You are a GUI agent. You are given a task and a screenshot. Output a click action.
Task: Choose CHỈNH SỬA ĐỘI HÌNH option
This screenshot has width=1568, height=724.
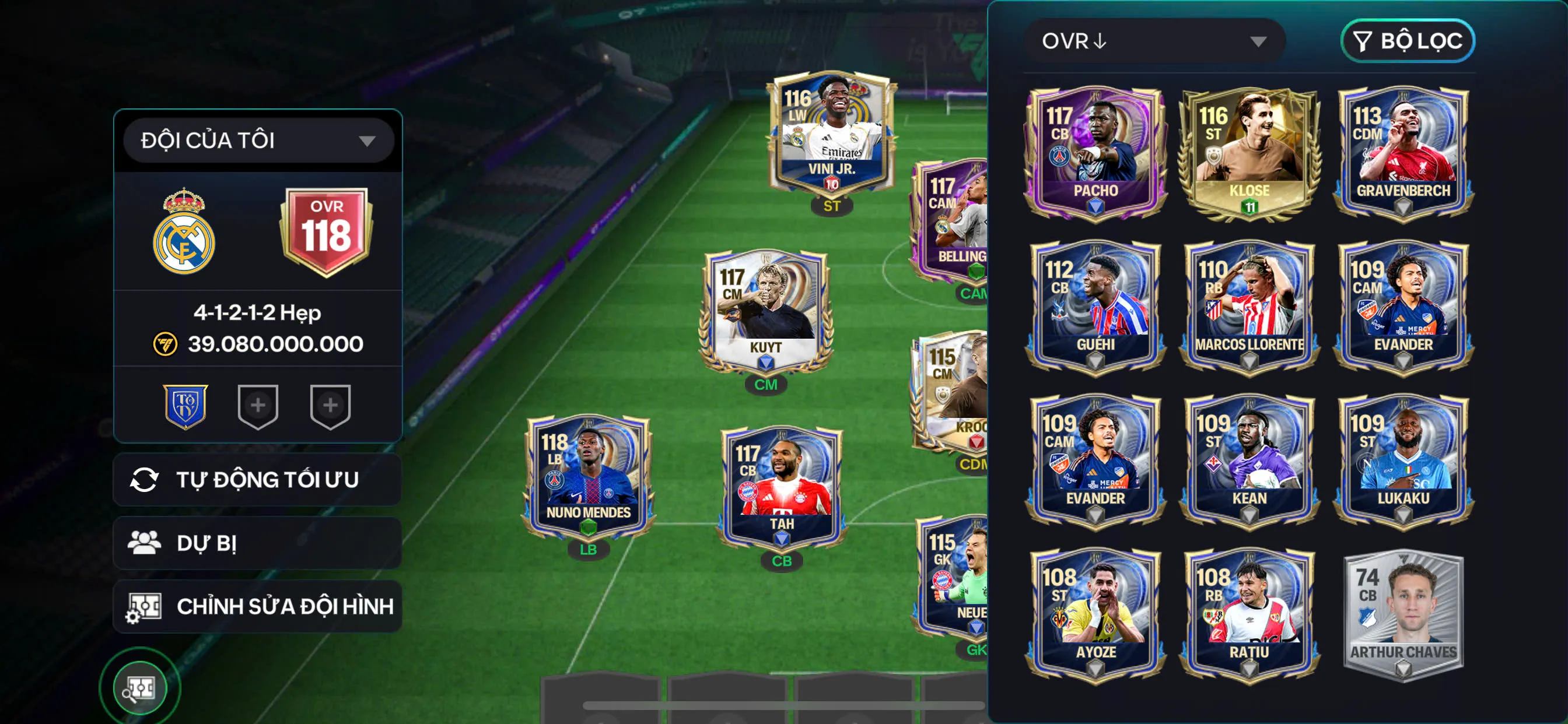(257, 606)
